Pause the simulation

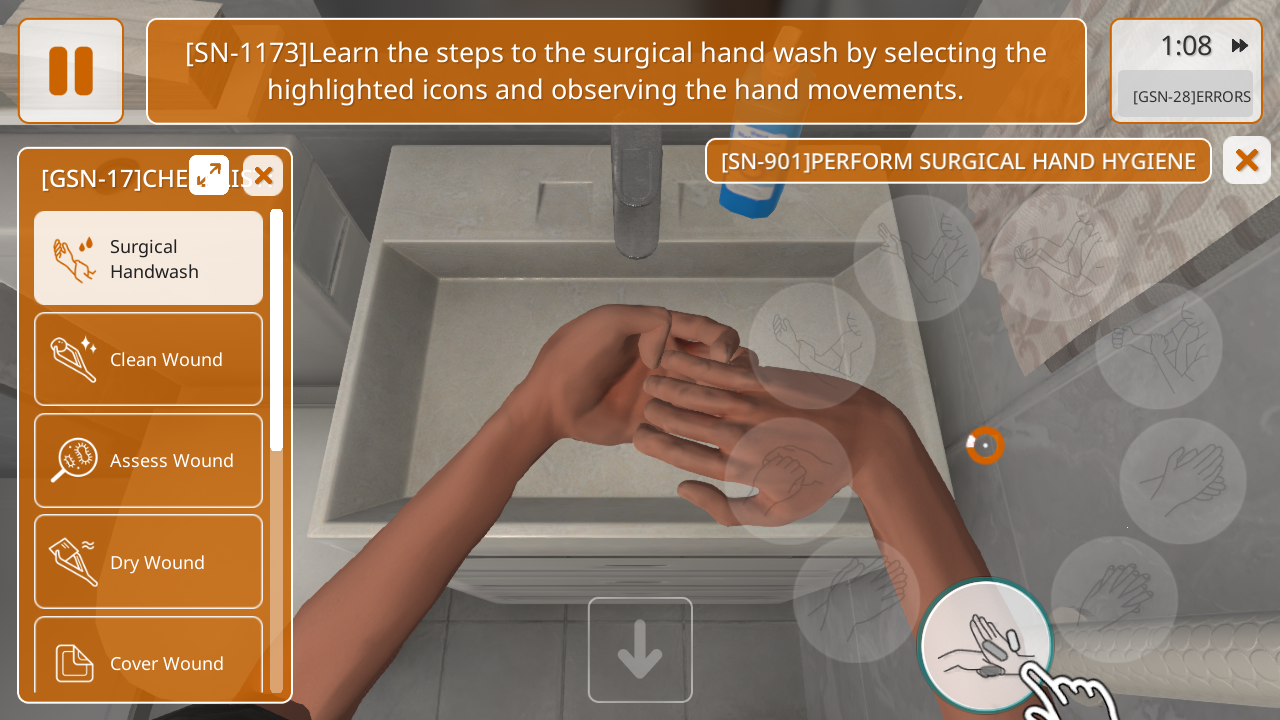pyautogui.click(x=71, y=71)
